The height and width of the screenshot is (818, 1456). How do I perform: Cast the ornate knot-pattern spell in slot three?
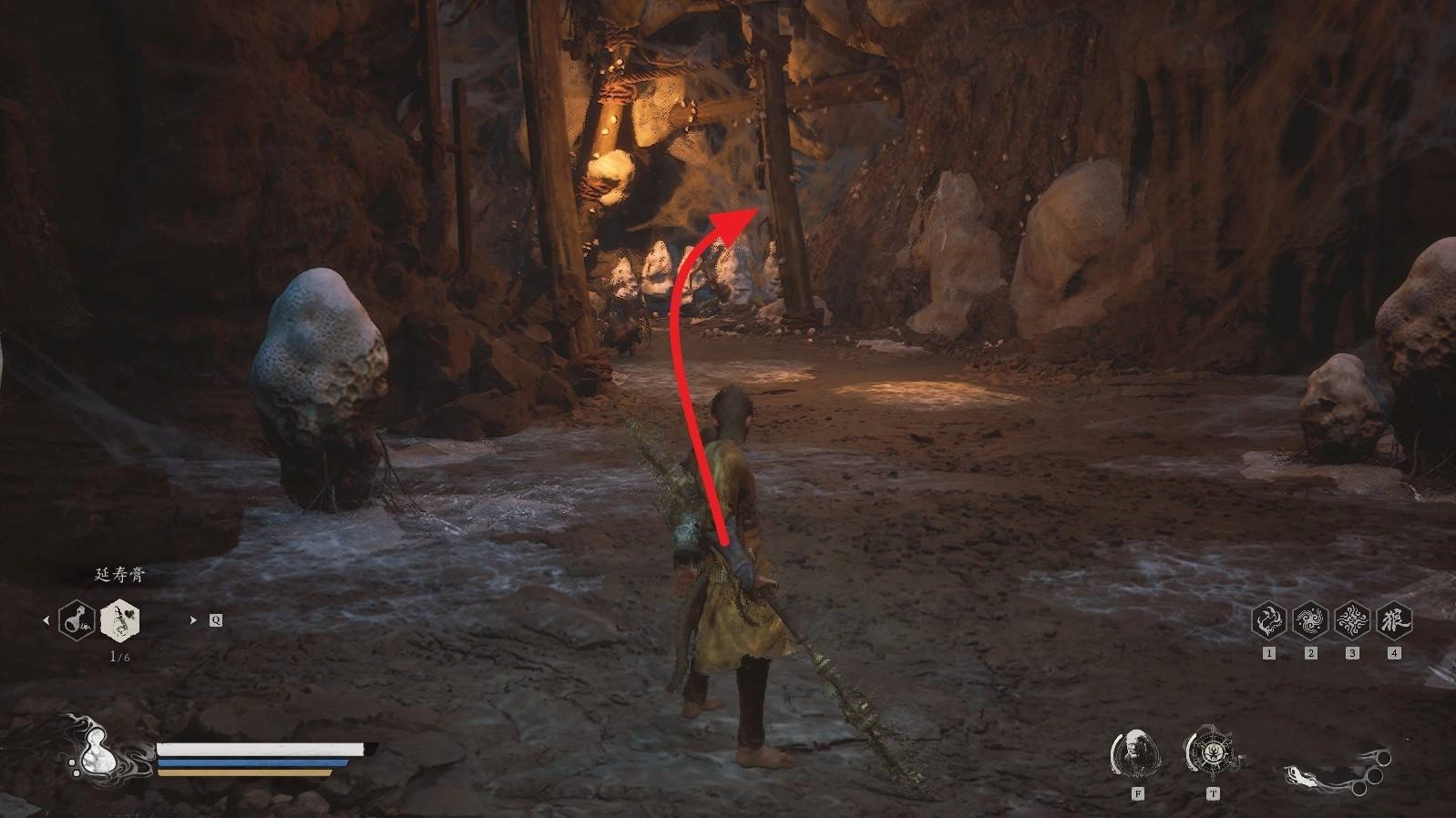(1352, 621)
